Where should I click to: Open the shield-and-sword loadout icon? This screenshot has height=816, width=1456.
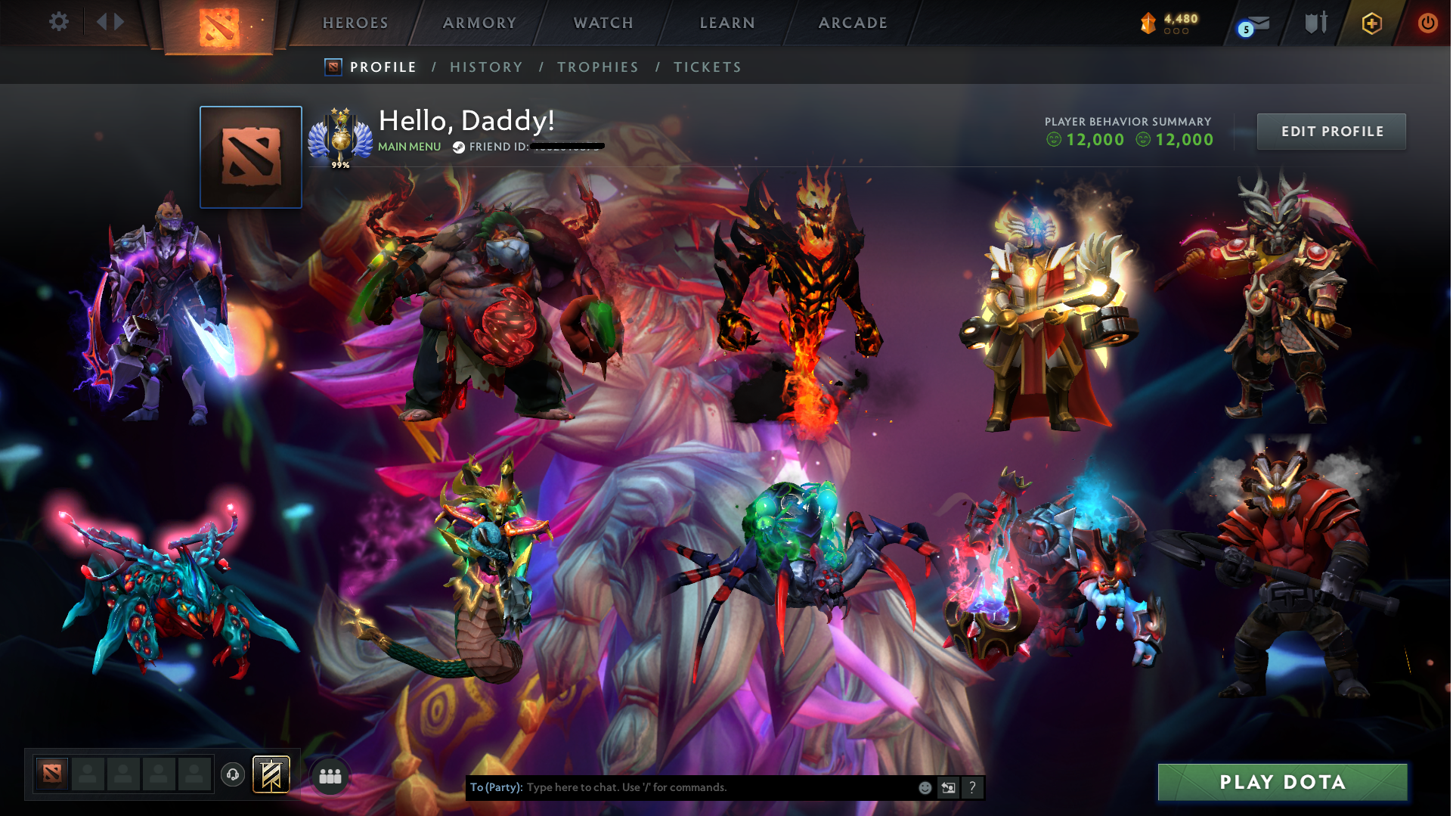[1315, 23]
